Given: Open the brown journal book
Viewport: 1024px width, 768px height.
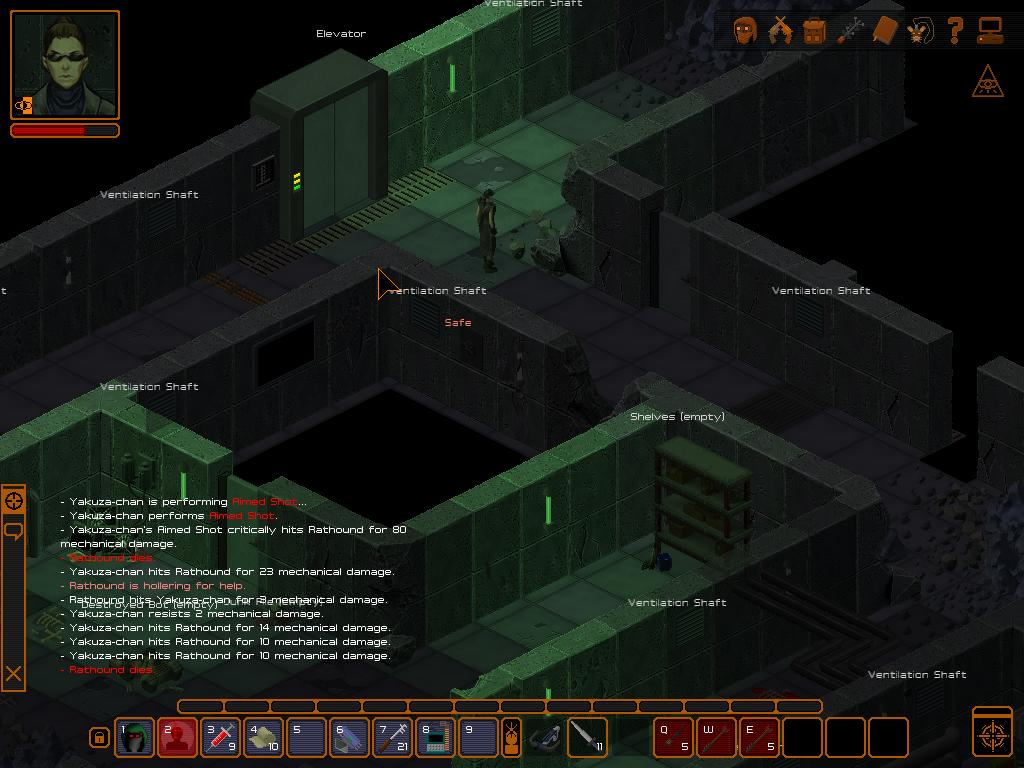Looking at the screenshot, I should [x=885, y=31].
